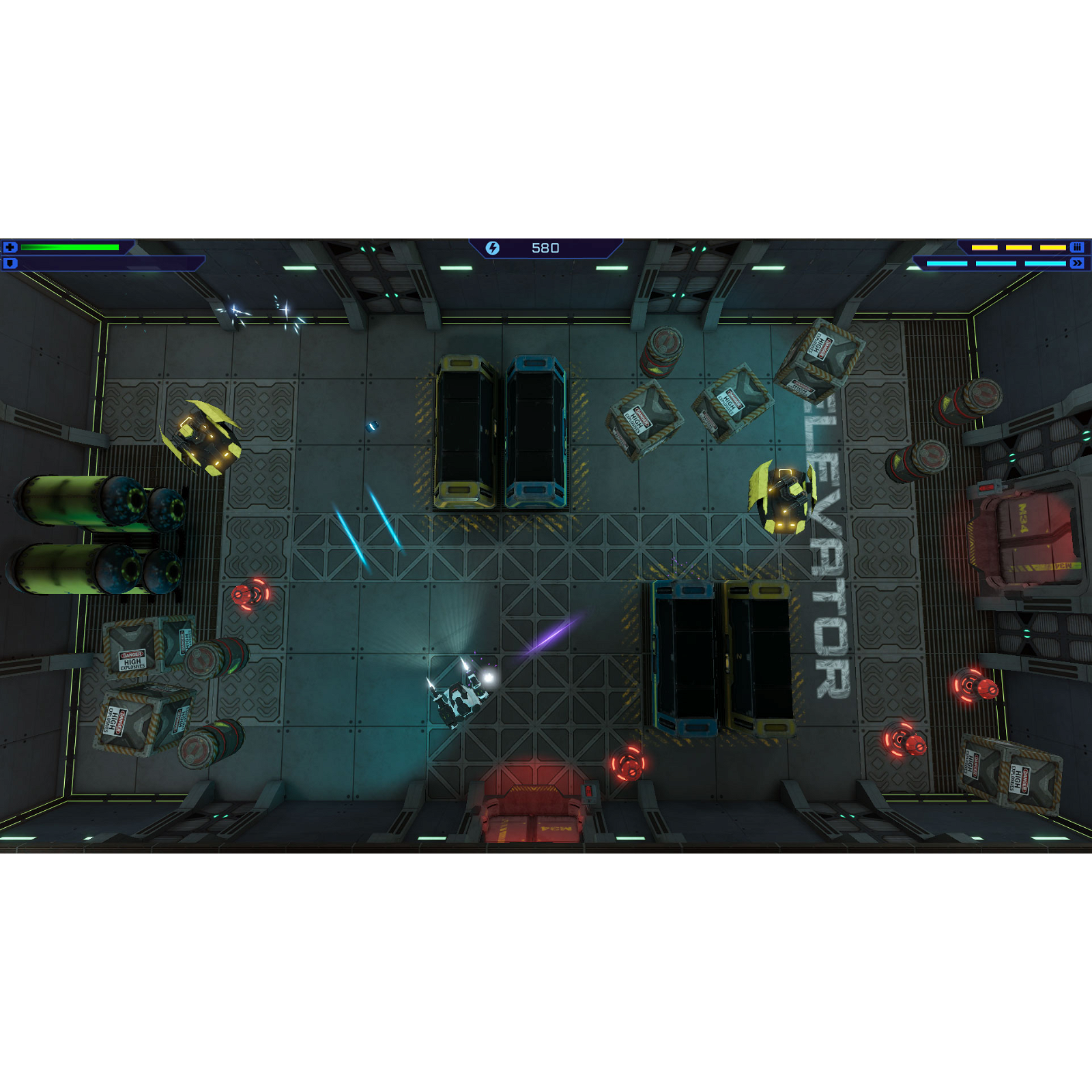Select the red mine left of the explosives crates
This screenshot has height=1092, width=1092.
click(x=249, y=596)
